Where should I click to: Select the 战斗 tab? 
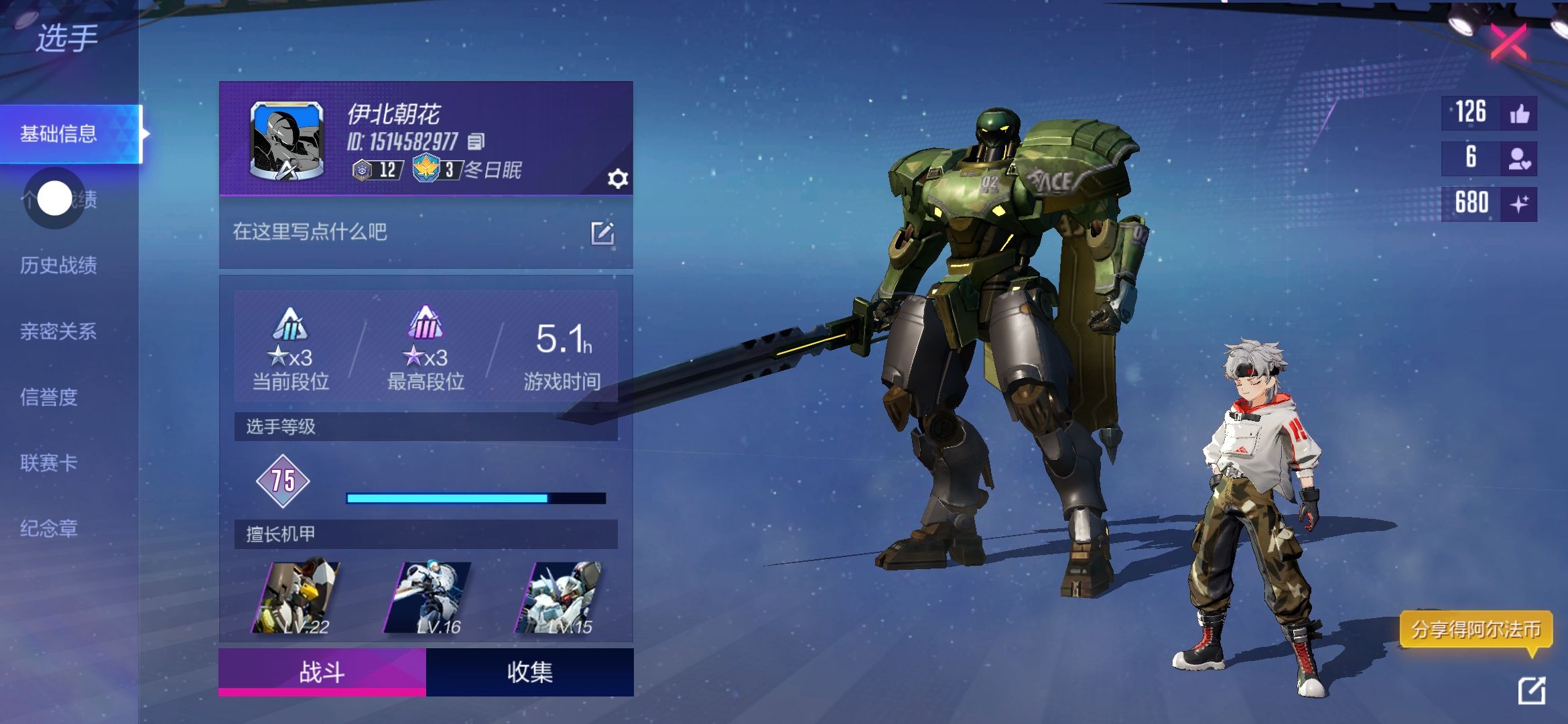point(322,672)
